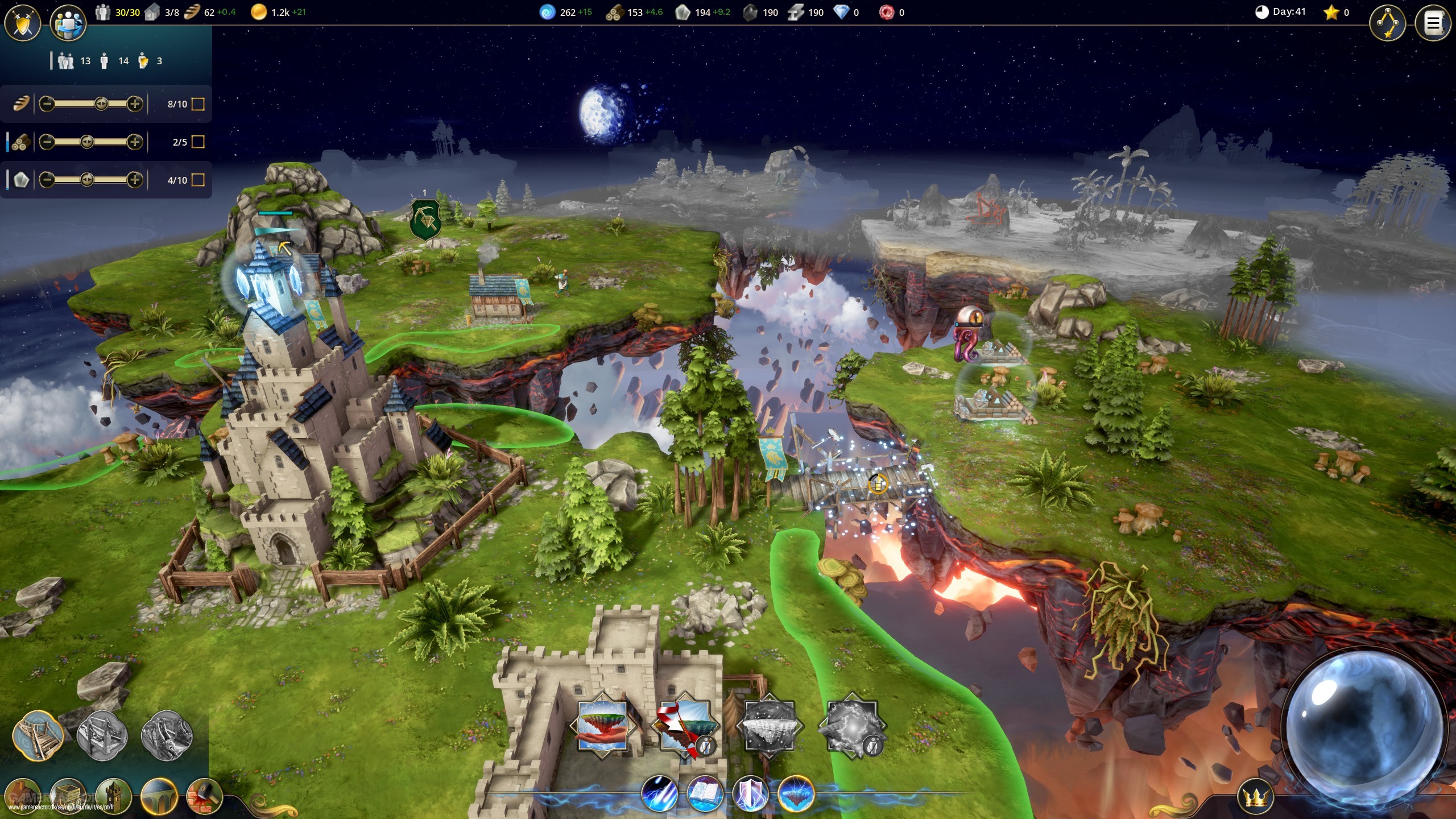Open the hamburger main menu button
Viewport: 1456px width, 819px height.
click(x=1432, y=24)
